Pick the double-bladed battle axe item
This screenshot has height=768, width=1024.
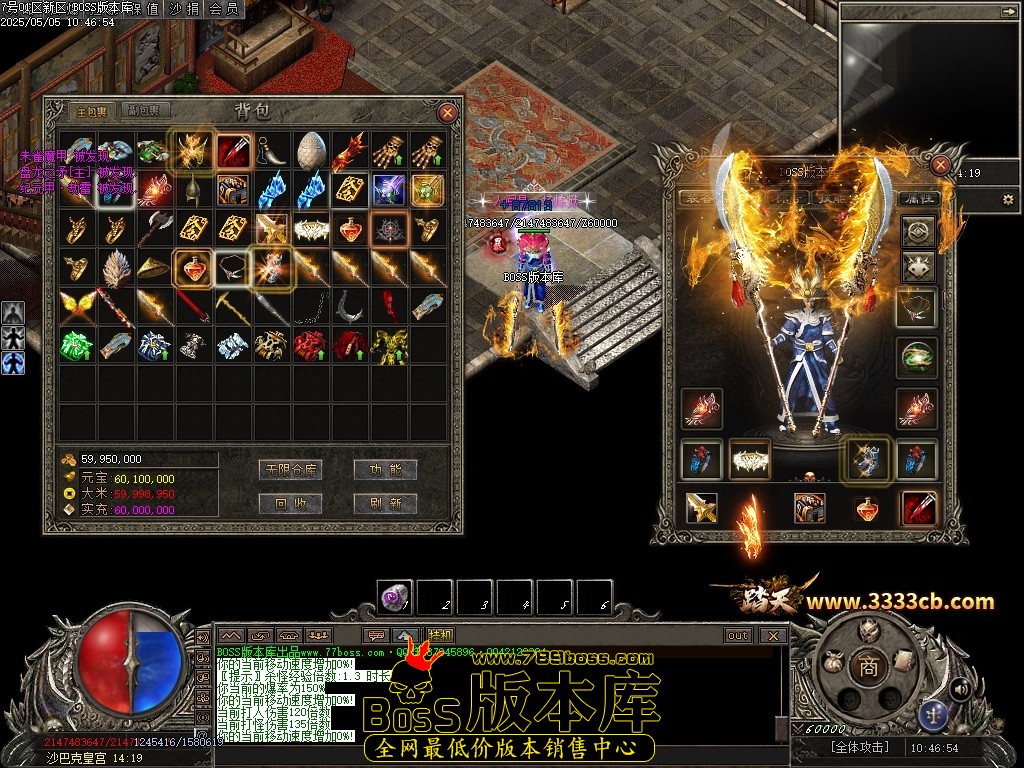point(154,229)
